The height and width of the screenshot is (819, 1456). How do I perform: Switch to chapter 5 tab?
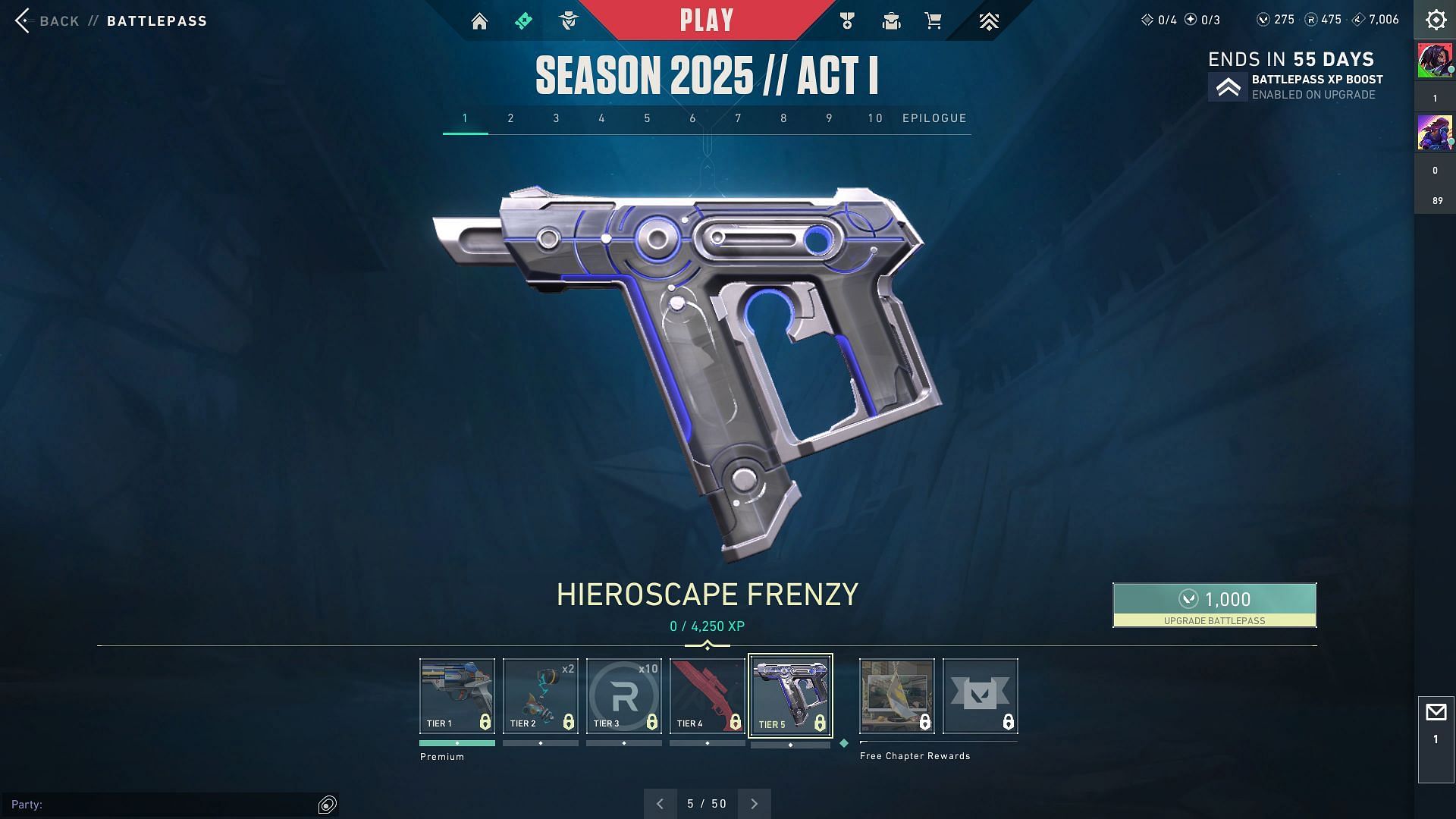648,118
